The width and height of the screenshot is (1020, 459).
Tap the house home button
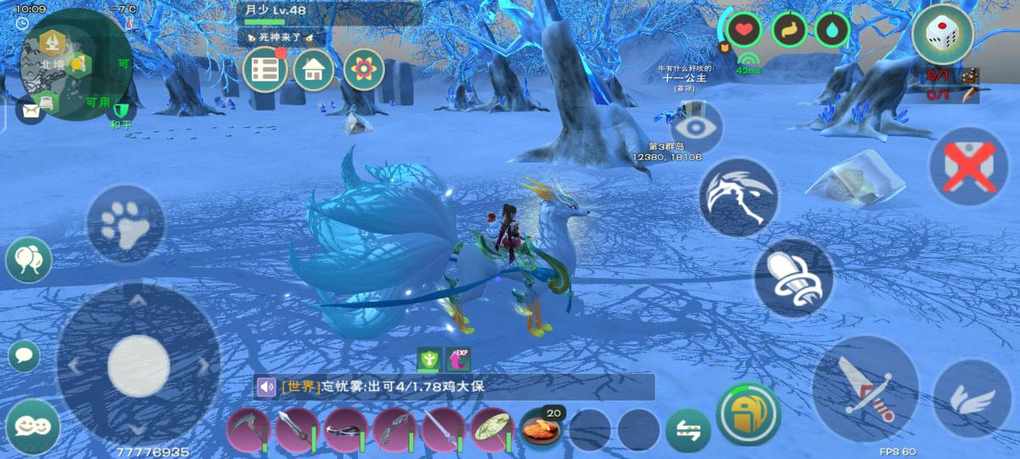[314, 69]
